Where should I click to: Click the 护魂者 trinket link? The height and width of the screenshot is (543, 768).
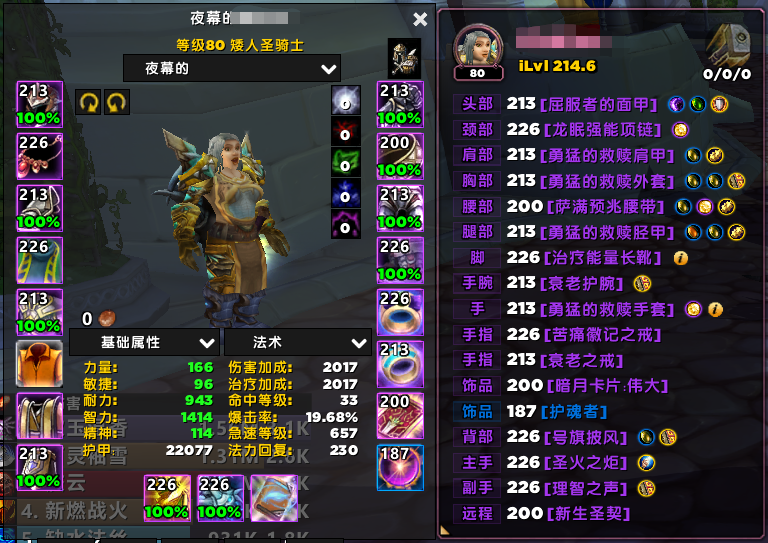572,411
